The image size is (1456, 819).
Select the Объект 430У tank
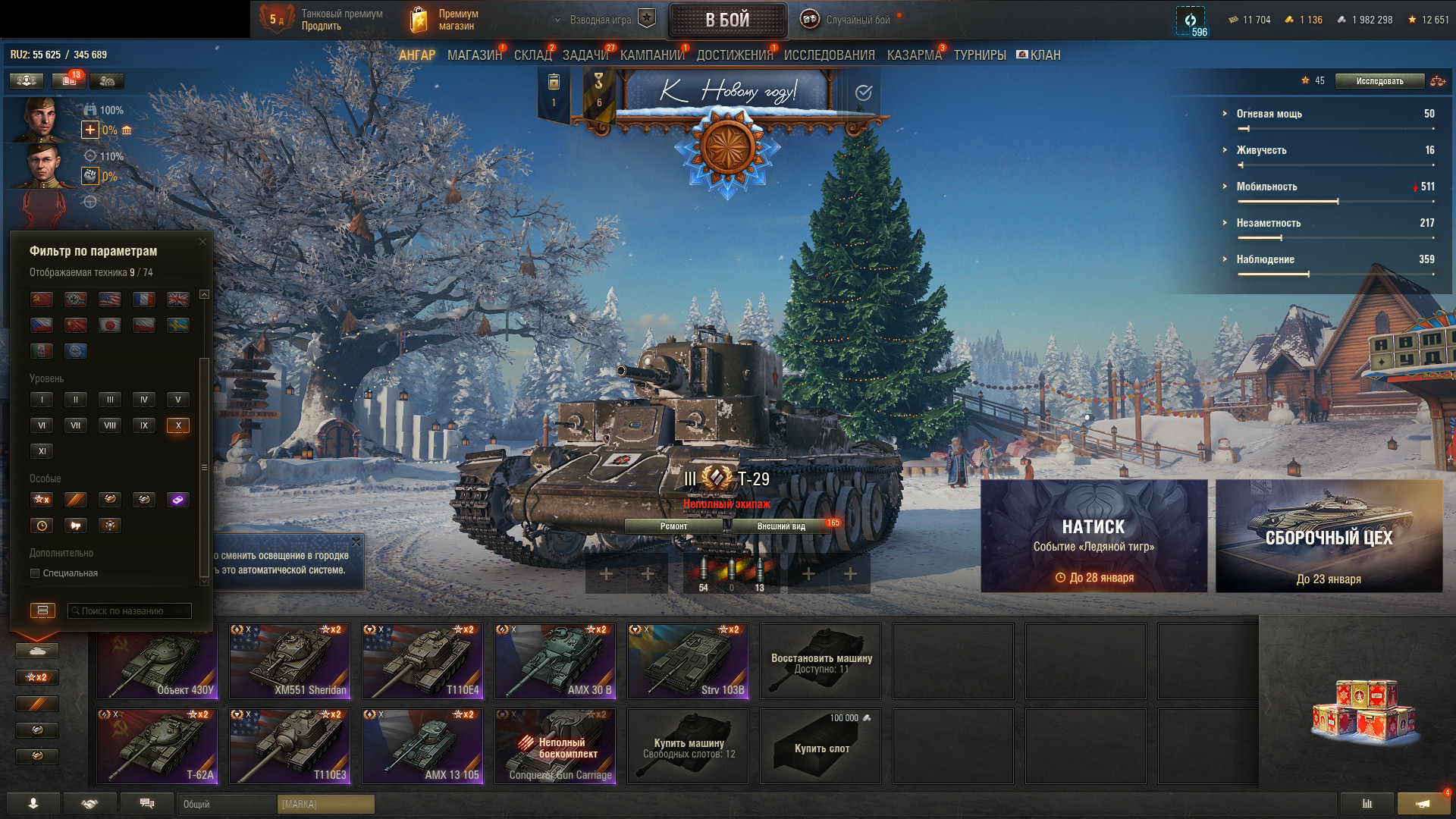(157, 661)
